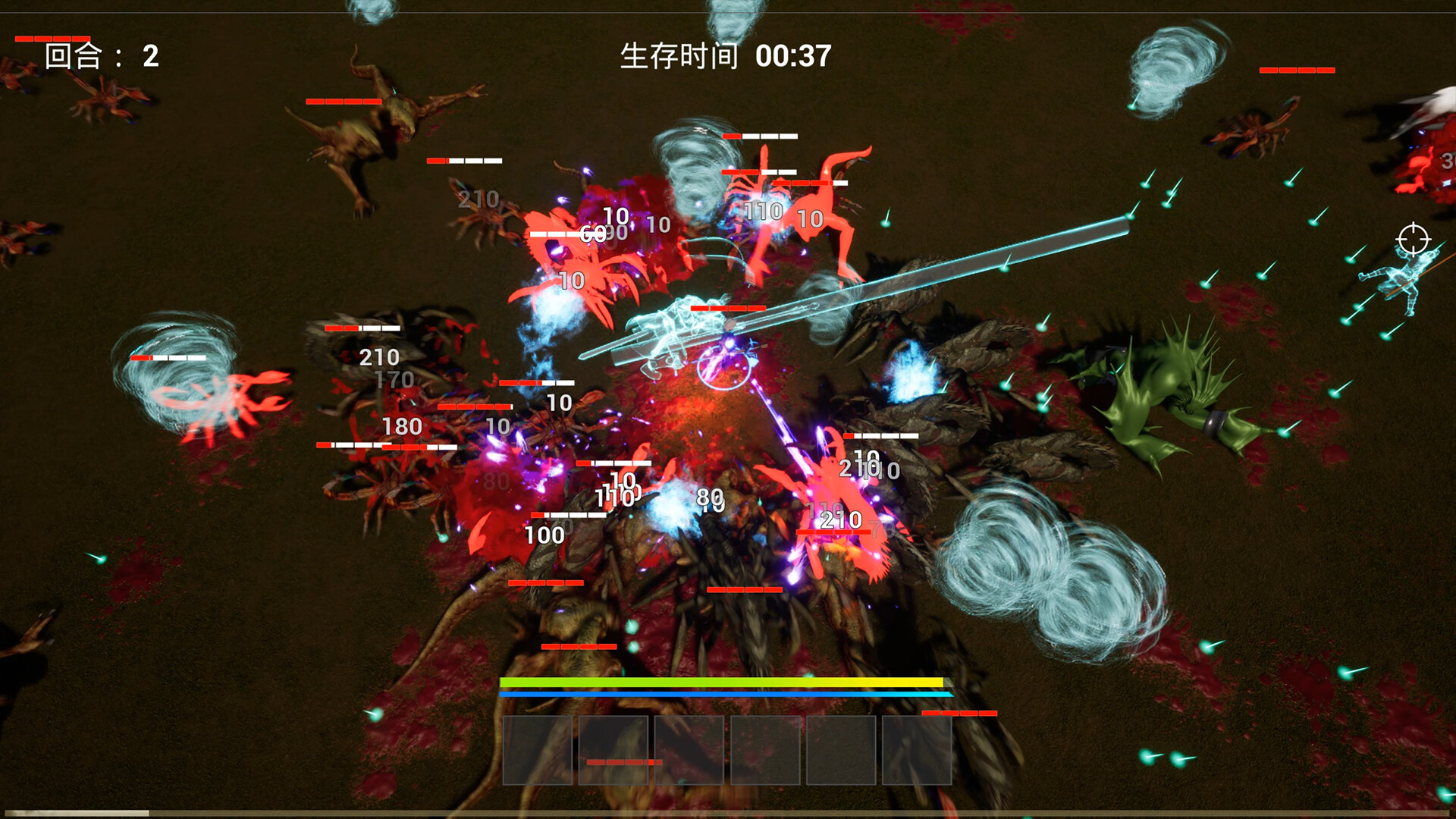Click the 生存时间 00:37 survival timer
1456x819 pixels.
[724, 55]
